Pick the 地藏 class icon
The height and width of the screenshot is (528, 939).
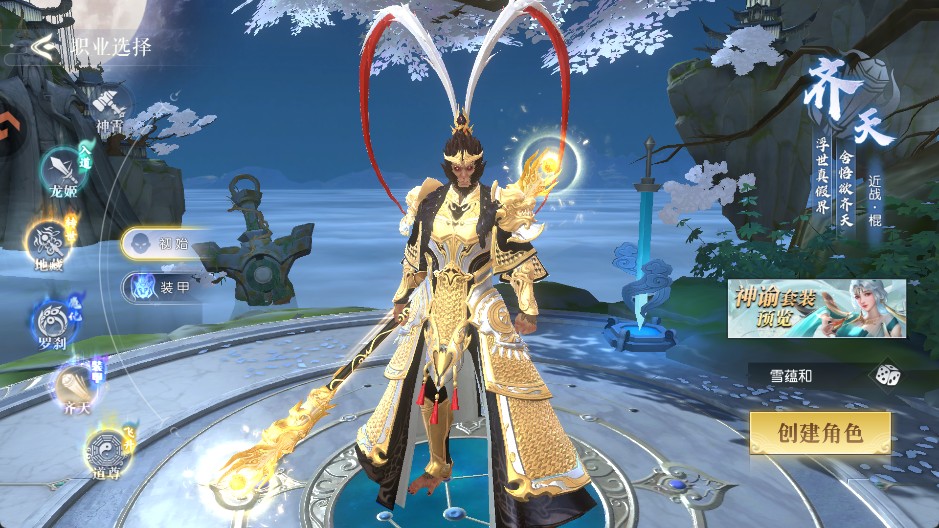tap(47, 242)
